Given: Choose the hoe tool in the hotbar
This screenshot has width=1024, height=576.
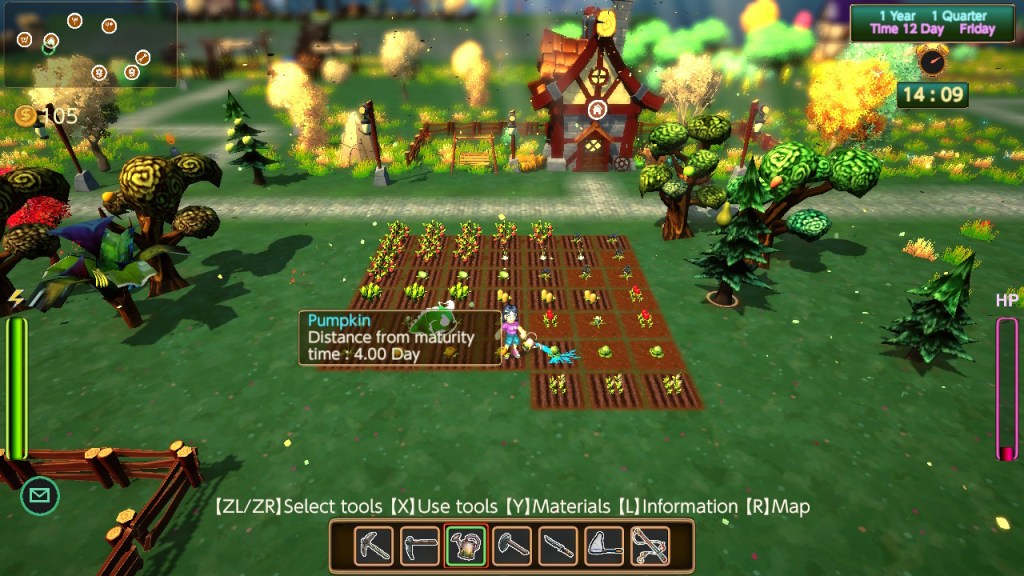Looking at the screenshot, I should [420, 546].
